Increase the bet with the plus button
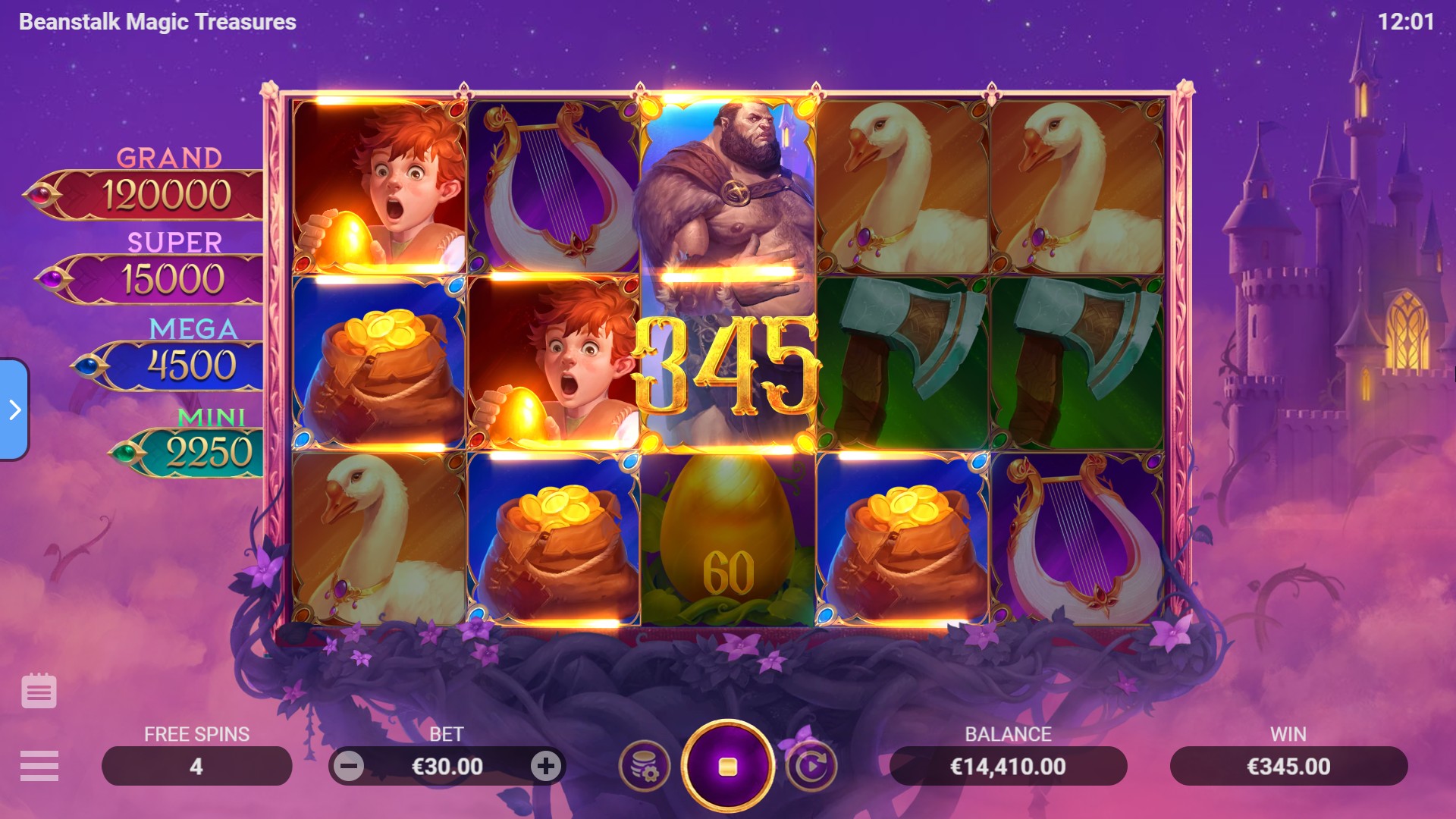1456x819 pixels. 545,766
